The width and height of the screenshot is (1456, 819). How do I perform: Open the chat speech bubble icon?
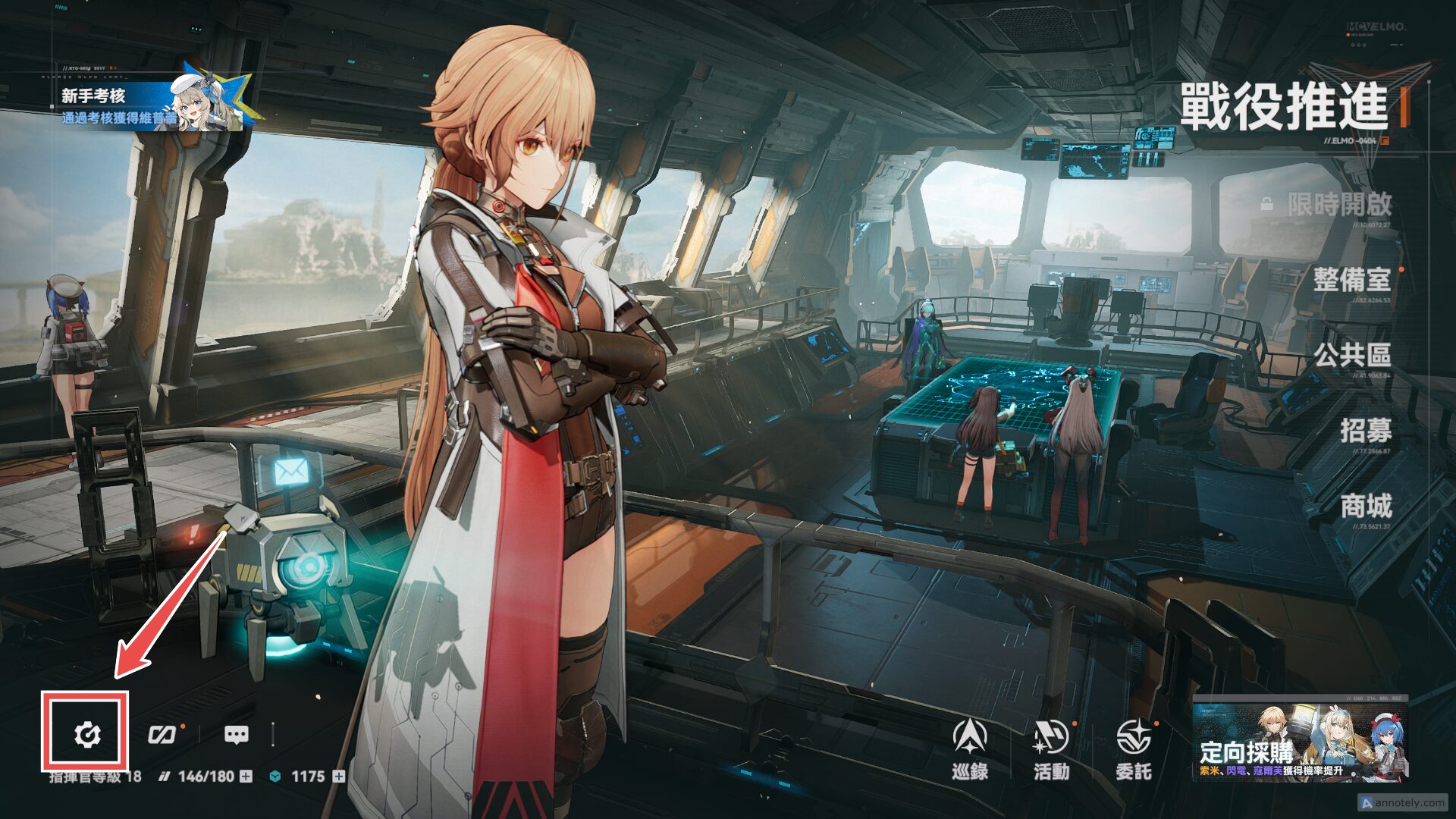click(236, 734)
